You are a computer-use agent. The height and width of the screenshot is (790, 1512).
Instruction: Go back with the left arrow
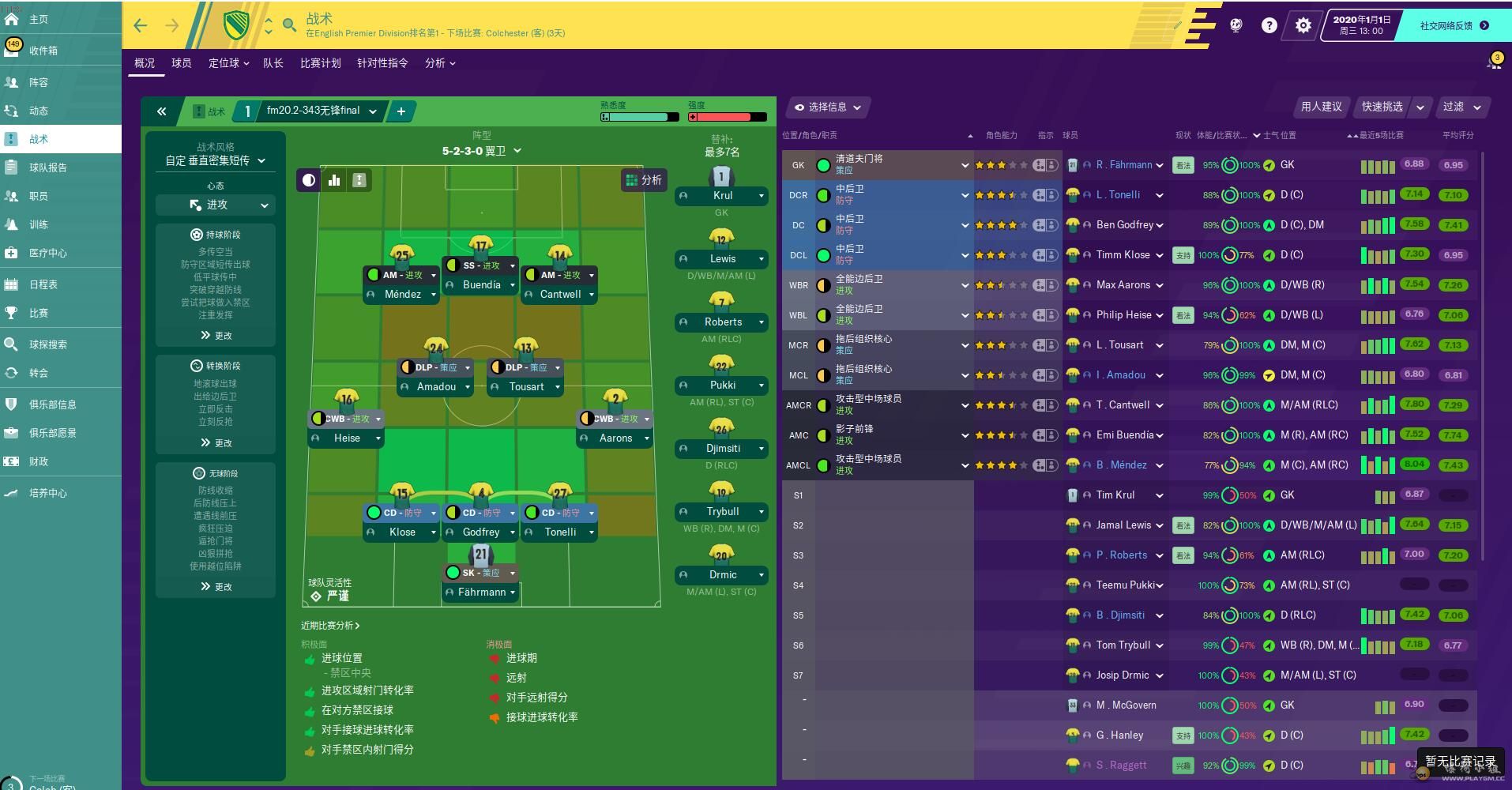click(141, 25)
